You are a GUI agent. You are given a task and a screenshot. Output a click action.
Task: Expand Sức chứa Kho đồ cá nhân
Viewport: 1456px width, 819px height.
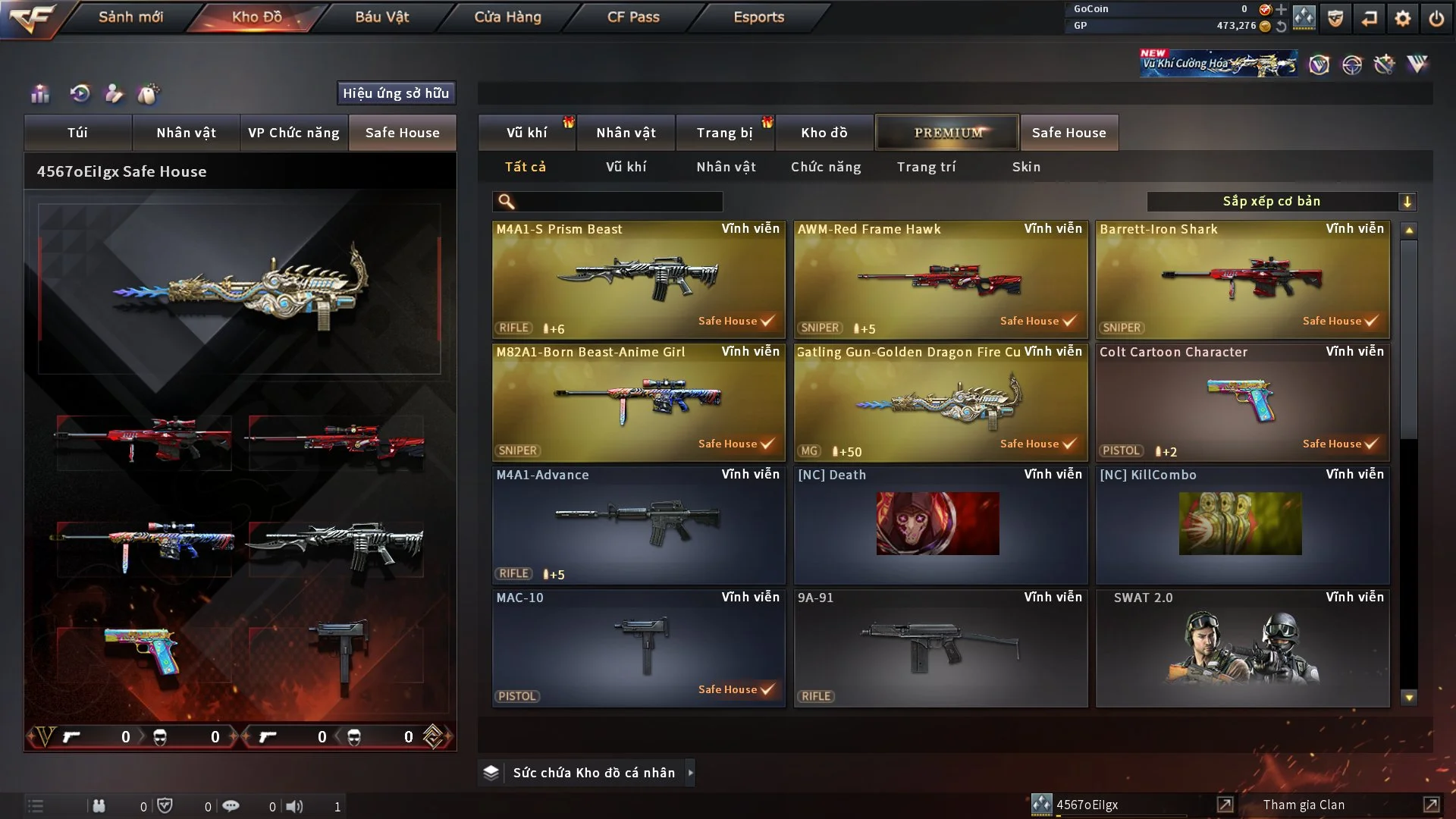(690, 773)
